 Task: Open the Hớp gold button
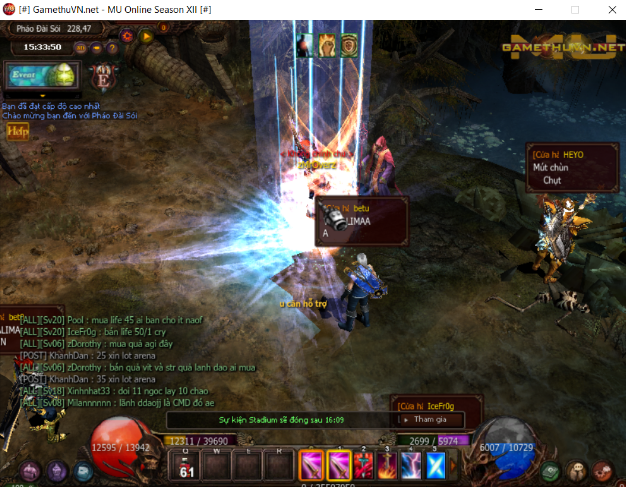(17, 131)
